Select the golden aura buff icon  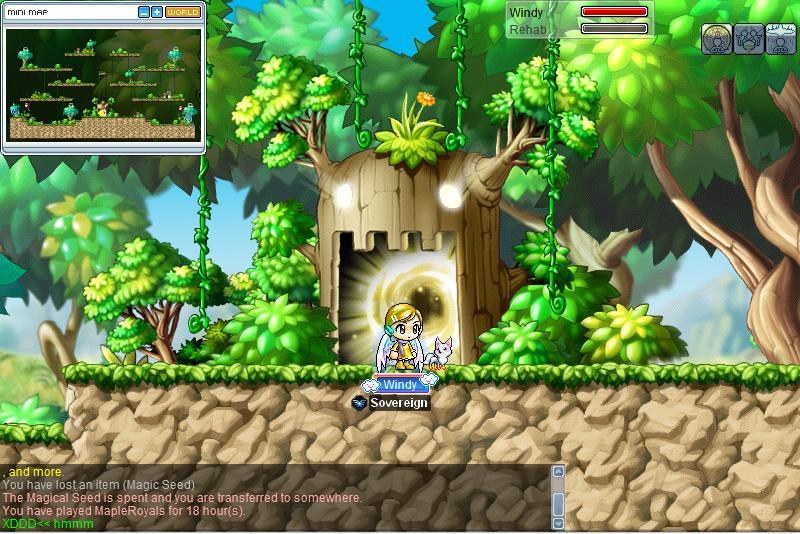click(715, 38)
